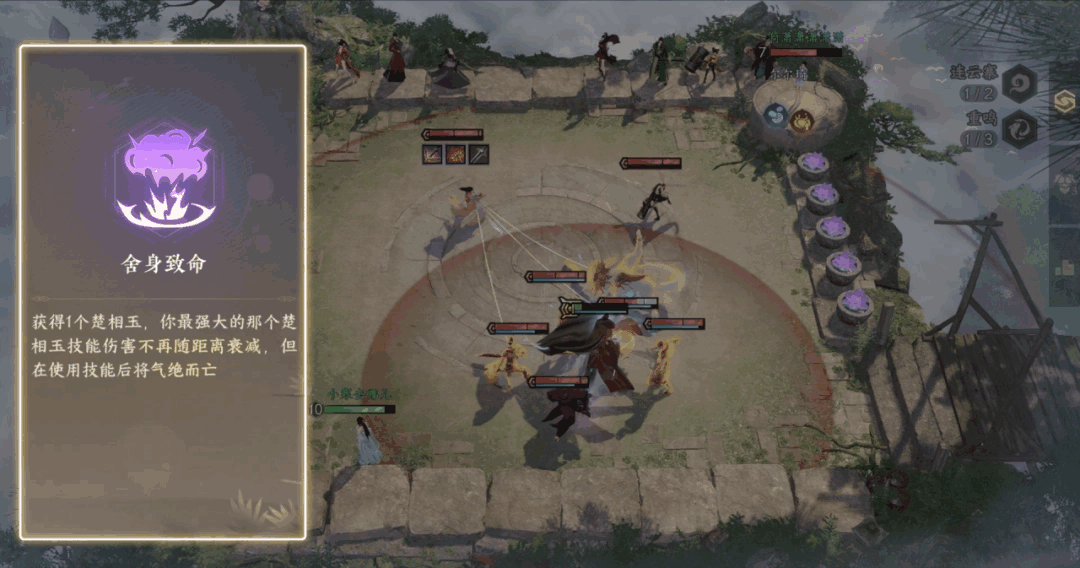1080x568 pixels.
Task: Open the 连云寨 synergy hexagon icon
Action: [x=1020, y=84]
